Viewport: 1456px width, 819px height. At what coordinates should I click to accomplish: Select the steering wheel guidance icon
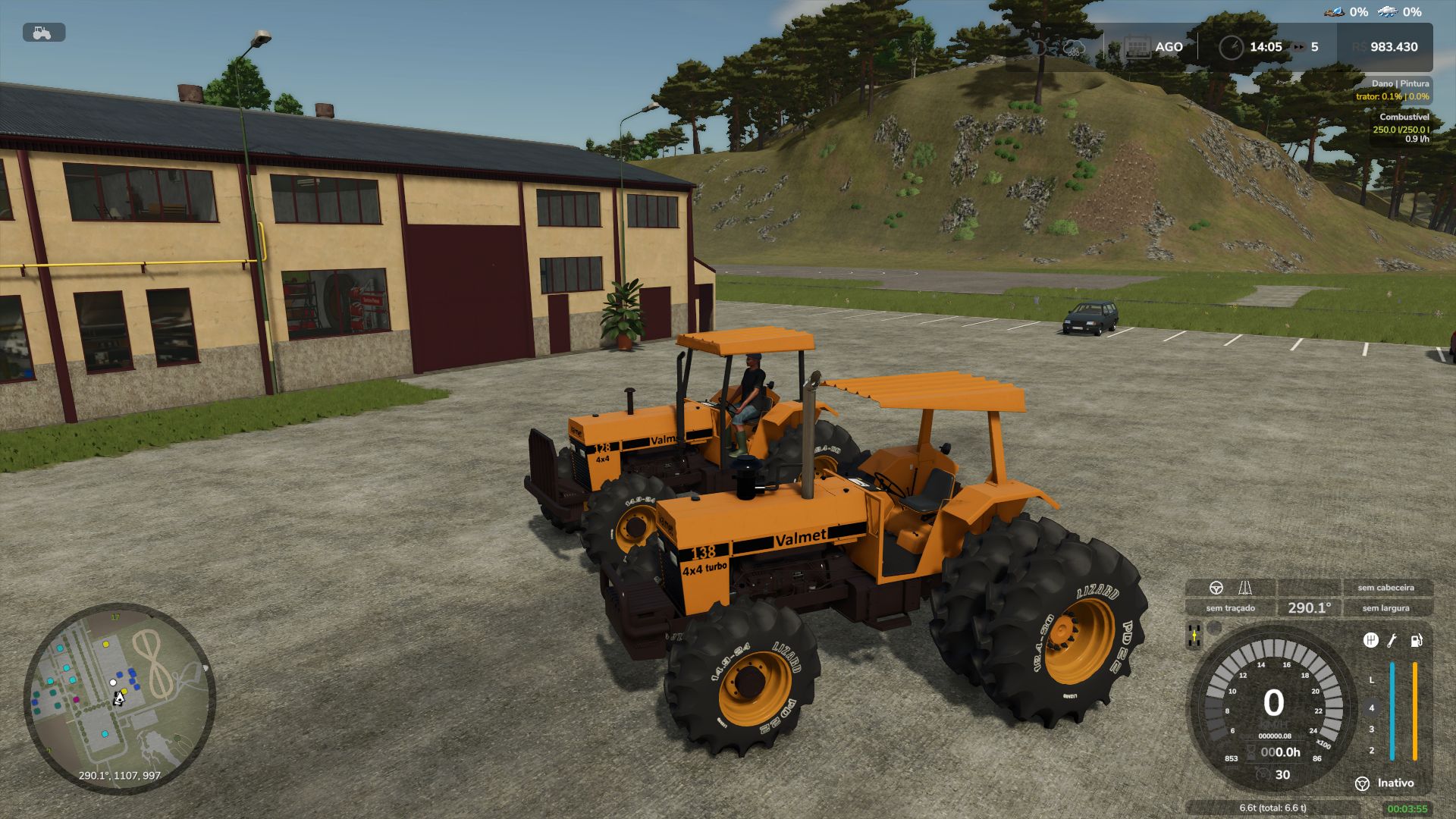[1216, 587]
